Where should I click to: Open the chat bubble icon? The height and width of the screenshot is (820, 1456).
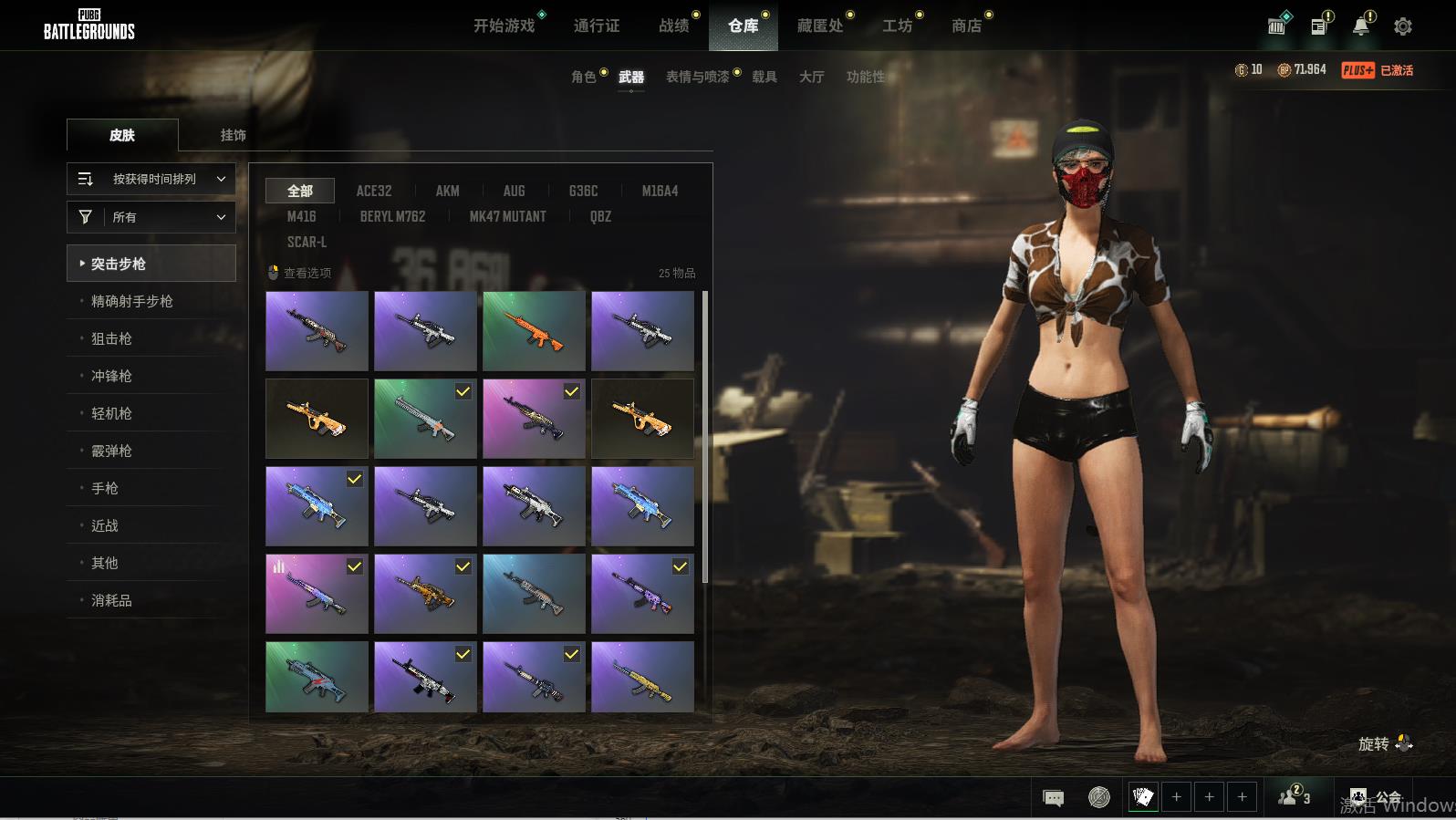click(x=1053, y=798)
